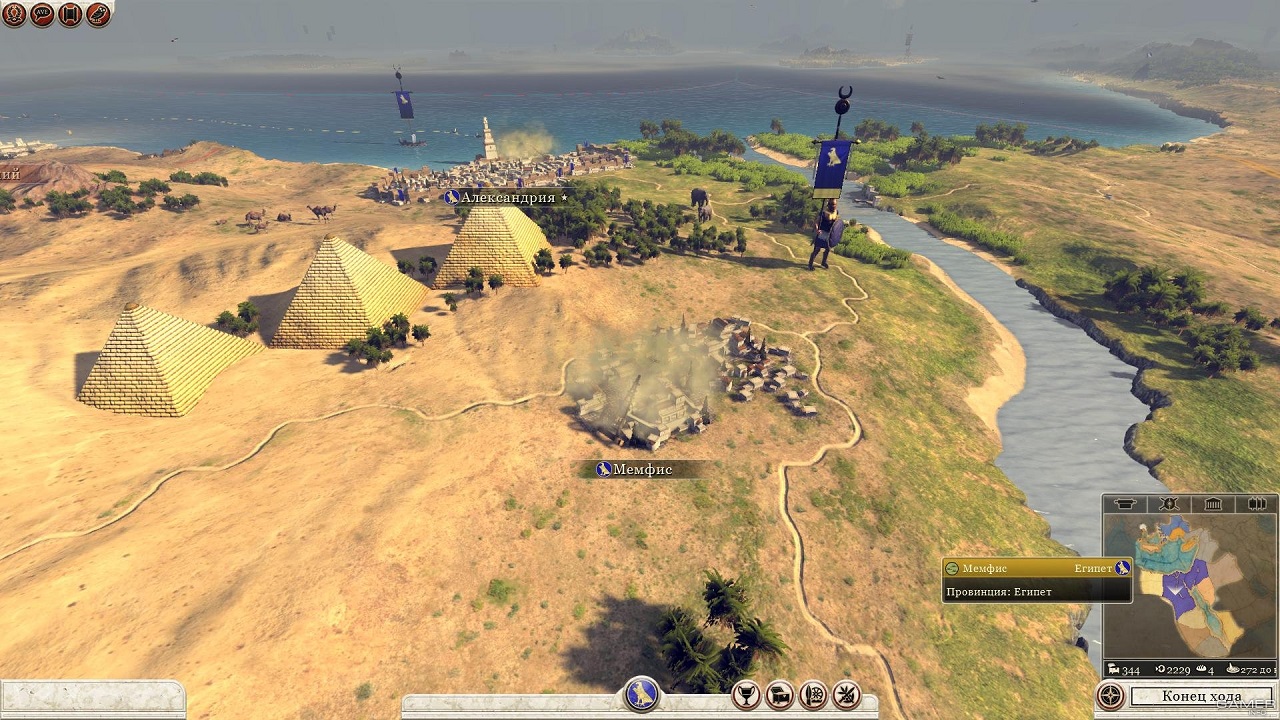This screenshot has width=1280, height=720.
Task: Switch to the minimap's first tab
Action: pyautogui.click(x=1125, y=504)
